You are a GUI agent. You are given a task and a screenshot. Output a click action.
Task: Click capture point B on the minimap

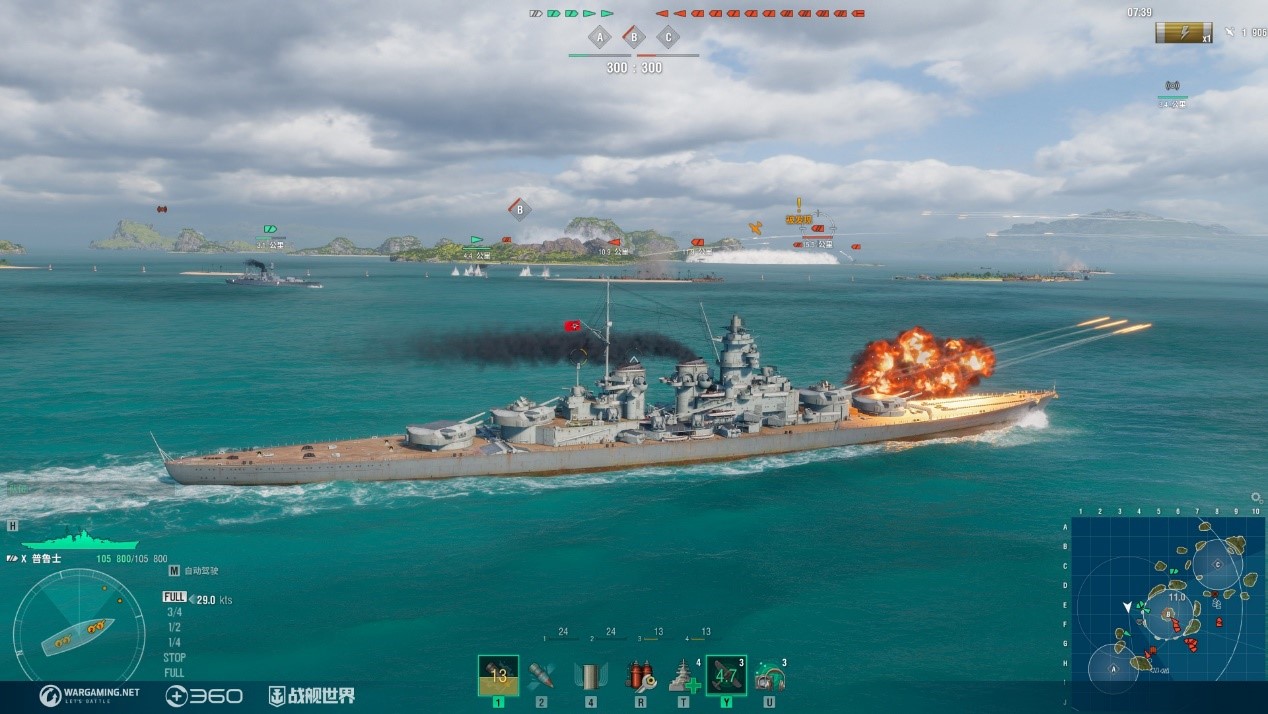click(1168, 613)
